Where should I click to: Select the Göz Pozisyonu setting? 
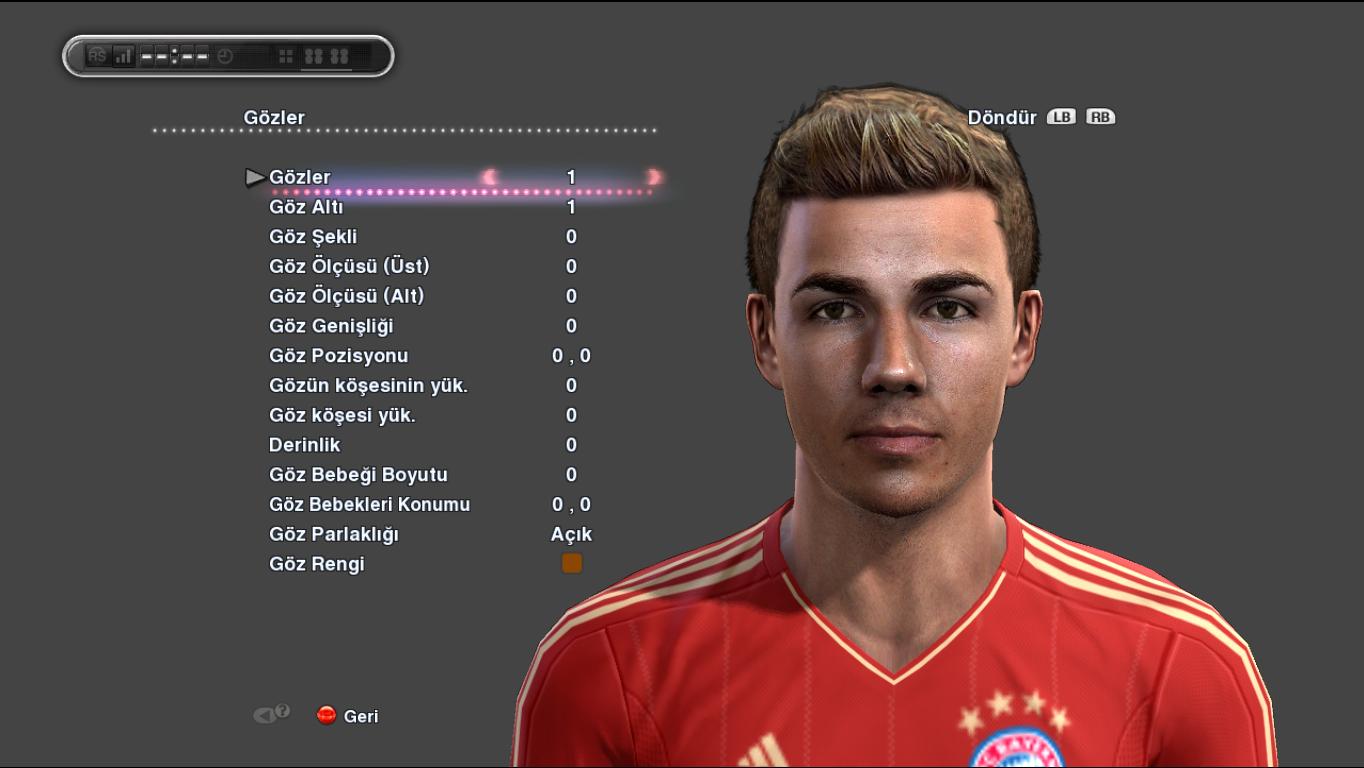pos(338,356)
